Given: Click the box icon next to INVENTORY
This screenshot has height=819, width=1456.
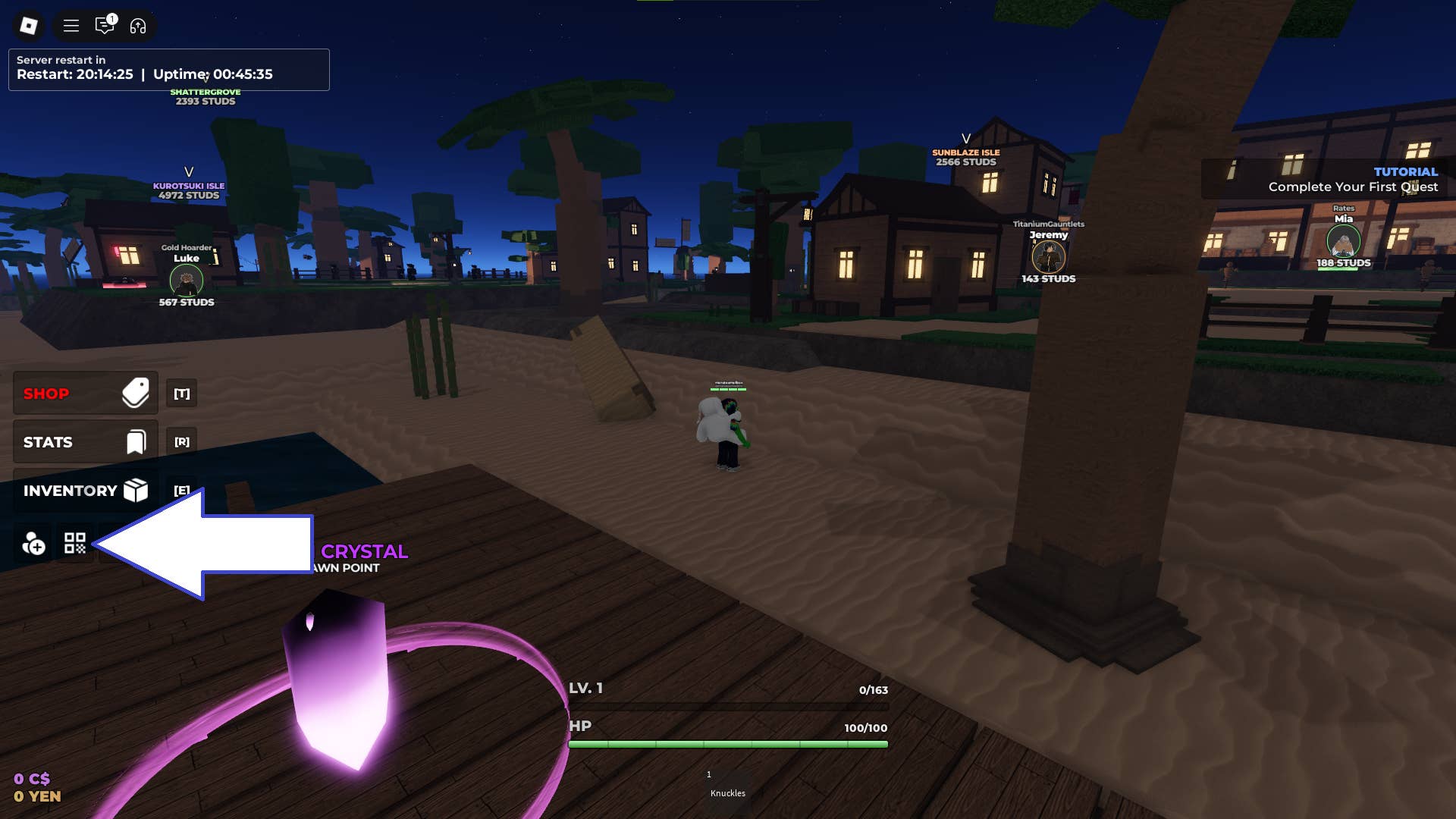Looking at the screenshot, I should pyautogui.click(x=135, y=491).
